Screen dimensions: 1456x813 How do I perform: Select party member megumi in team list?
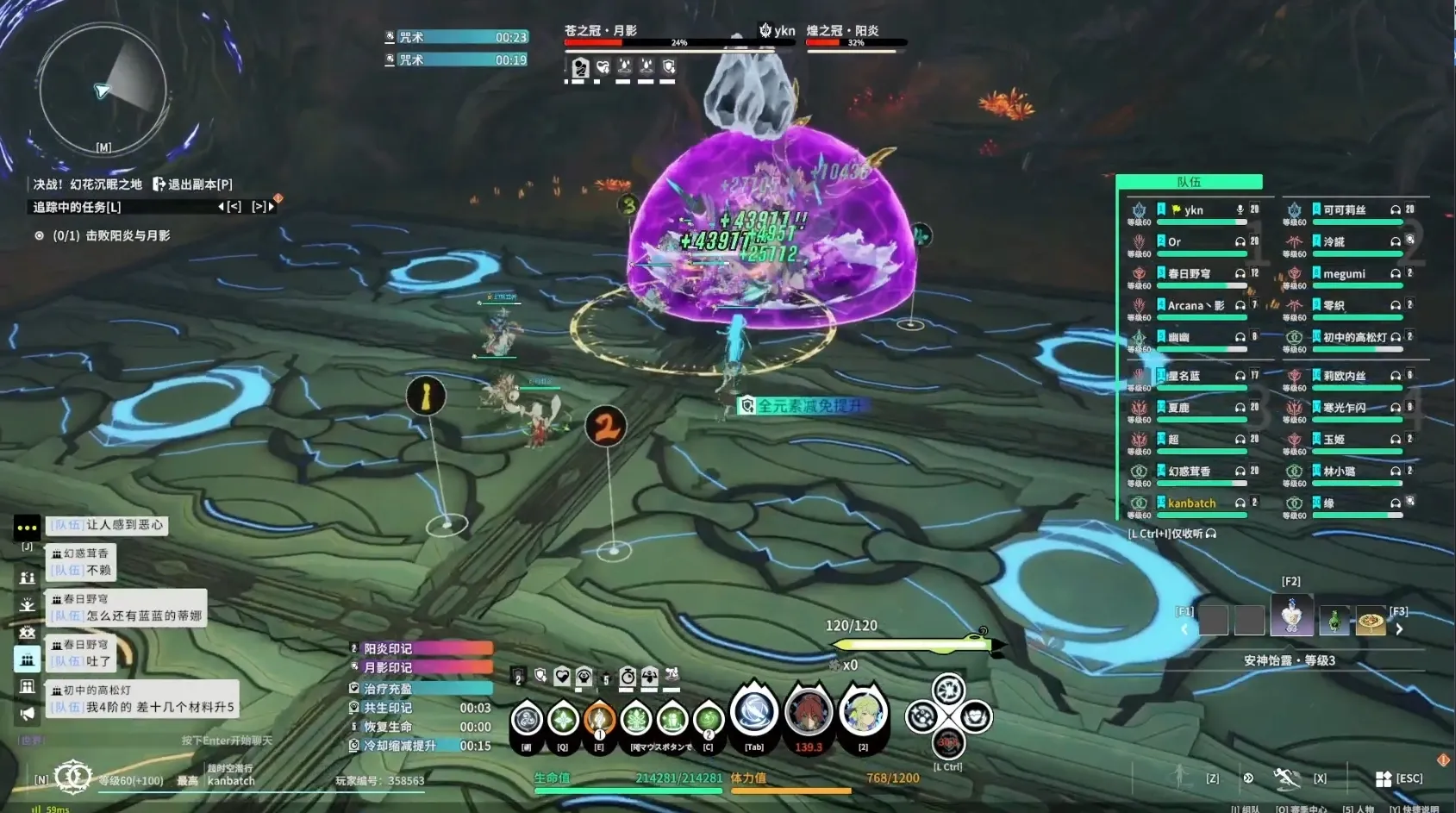click(x=1345, y=274)
